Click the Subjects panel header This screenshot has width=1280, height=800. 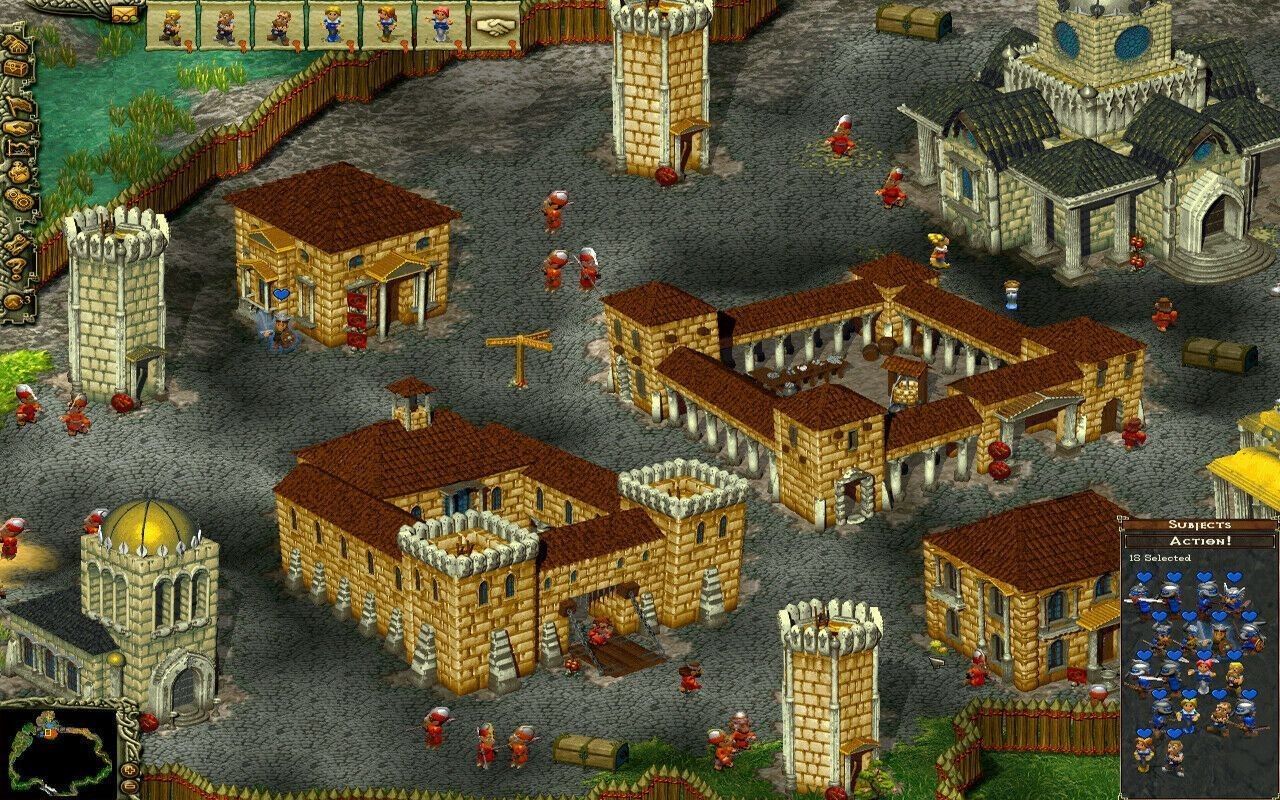click(x=1199, y=525)
